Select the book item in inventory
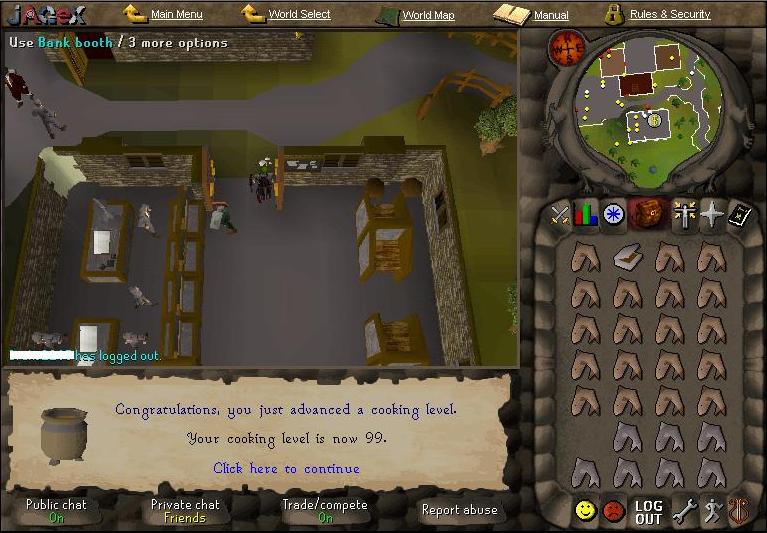Image resolution: width=767 pixels, height=533 pixels. (627, 258)
